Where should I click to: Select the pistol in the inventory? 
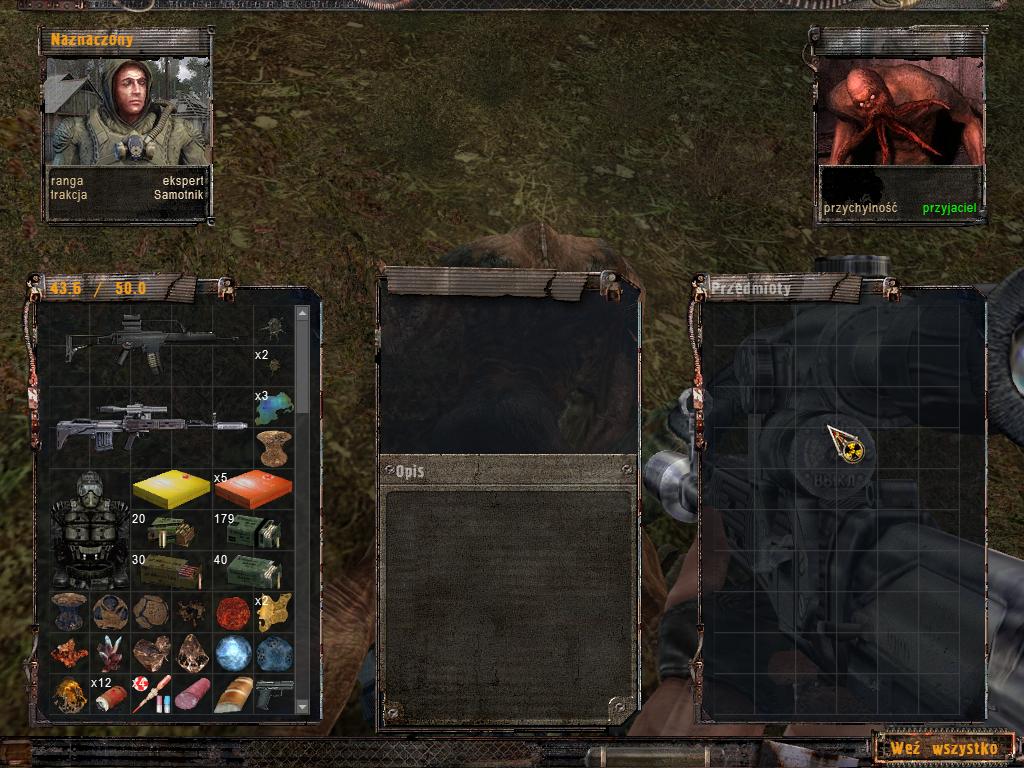273,694
